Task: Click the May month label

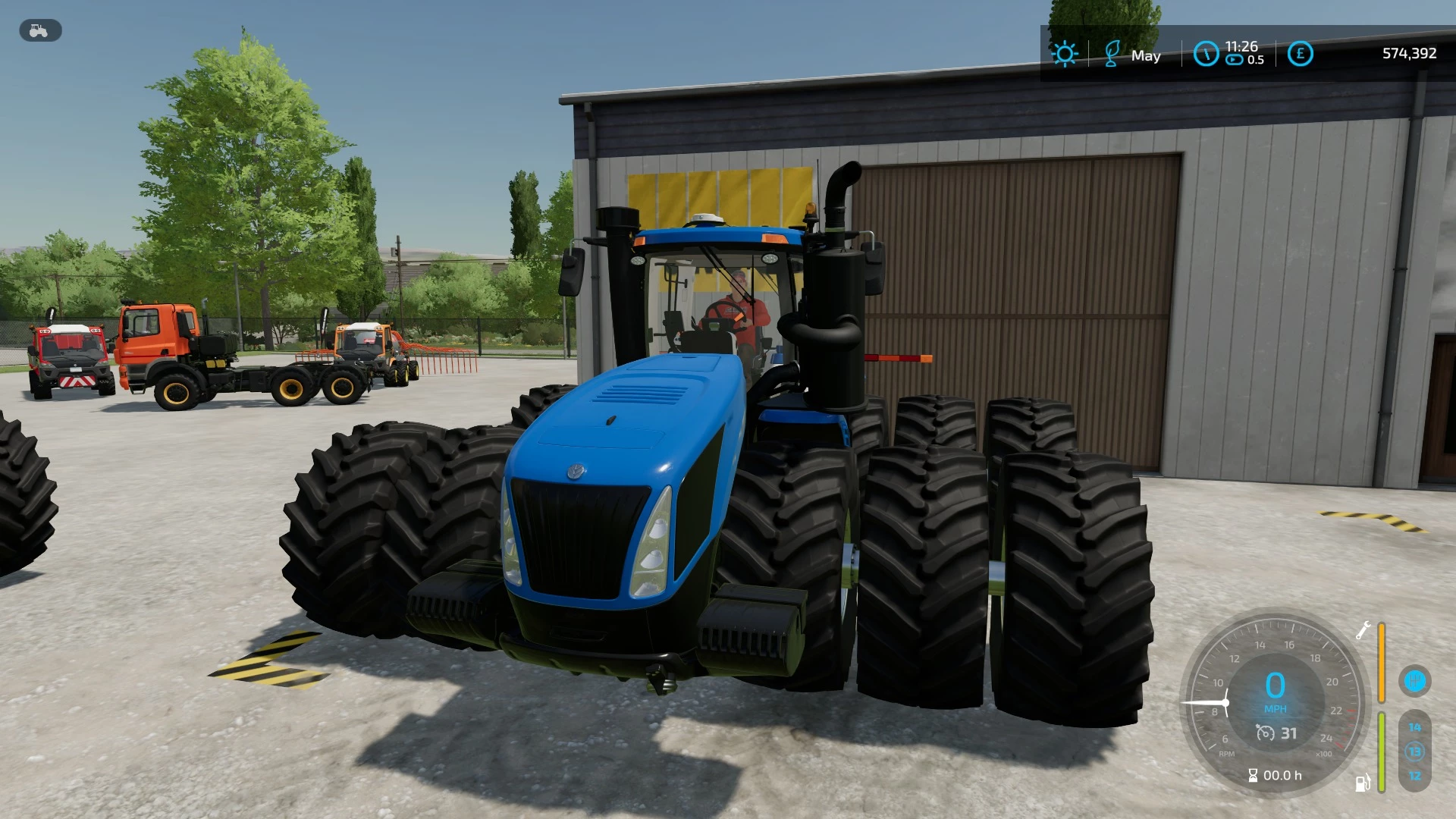Action: click(x=1147, y=56)
